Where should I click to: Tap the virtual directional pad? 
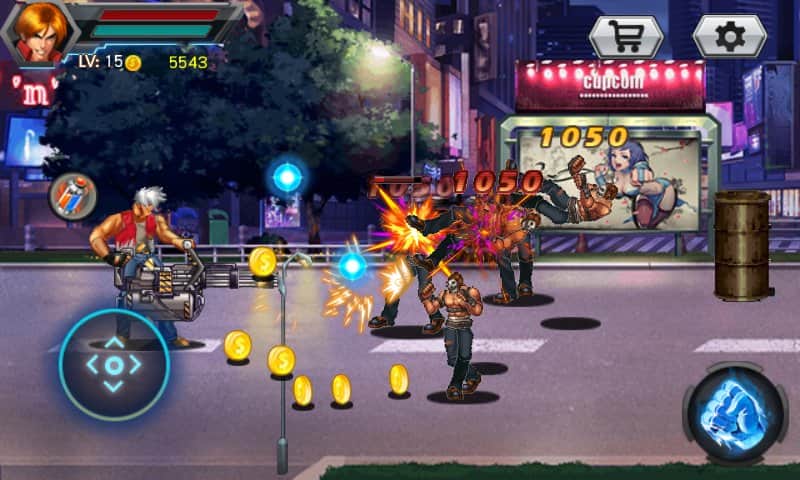(x=114, y=364)
